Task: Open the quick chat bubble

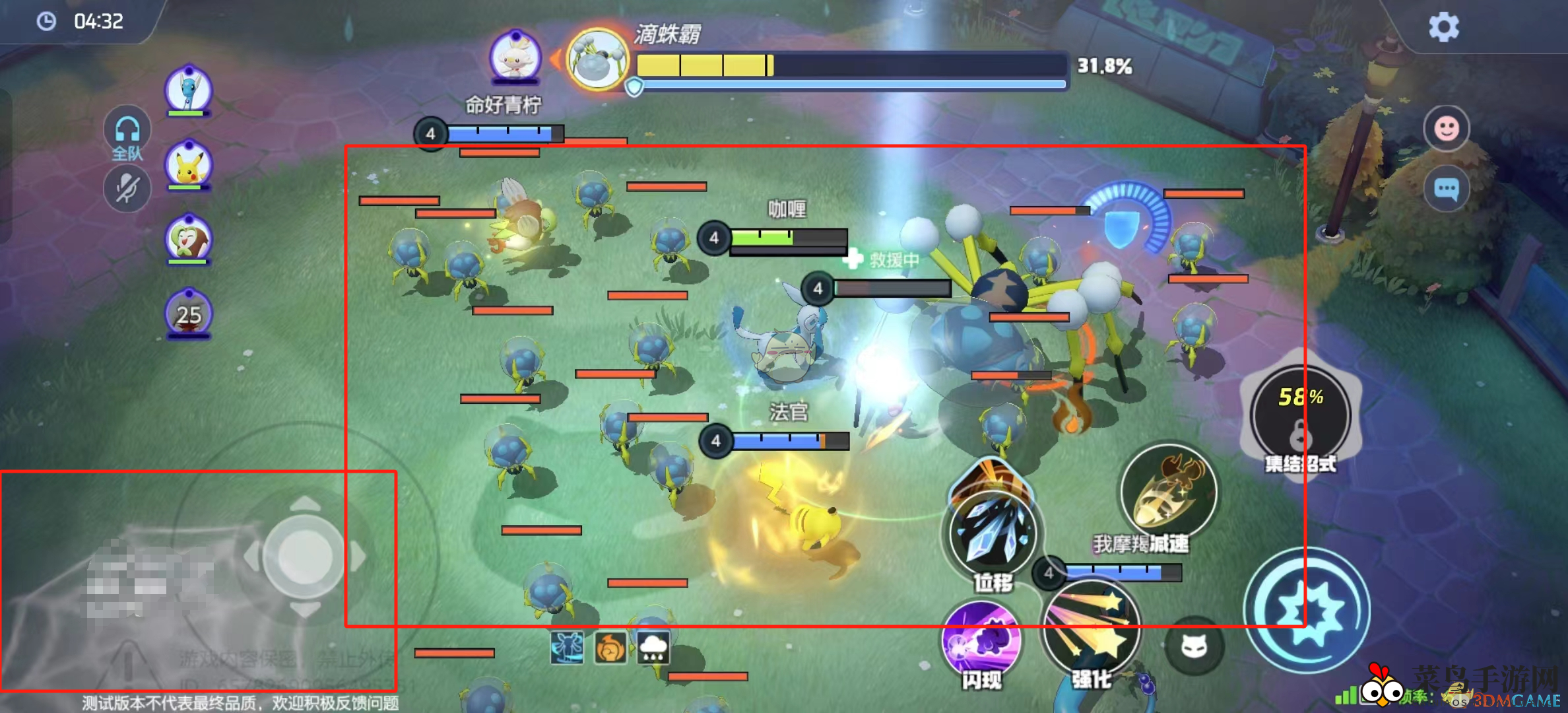Action: coord(1446,190)
